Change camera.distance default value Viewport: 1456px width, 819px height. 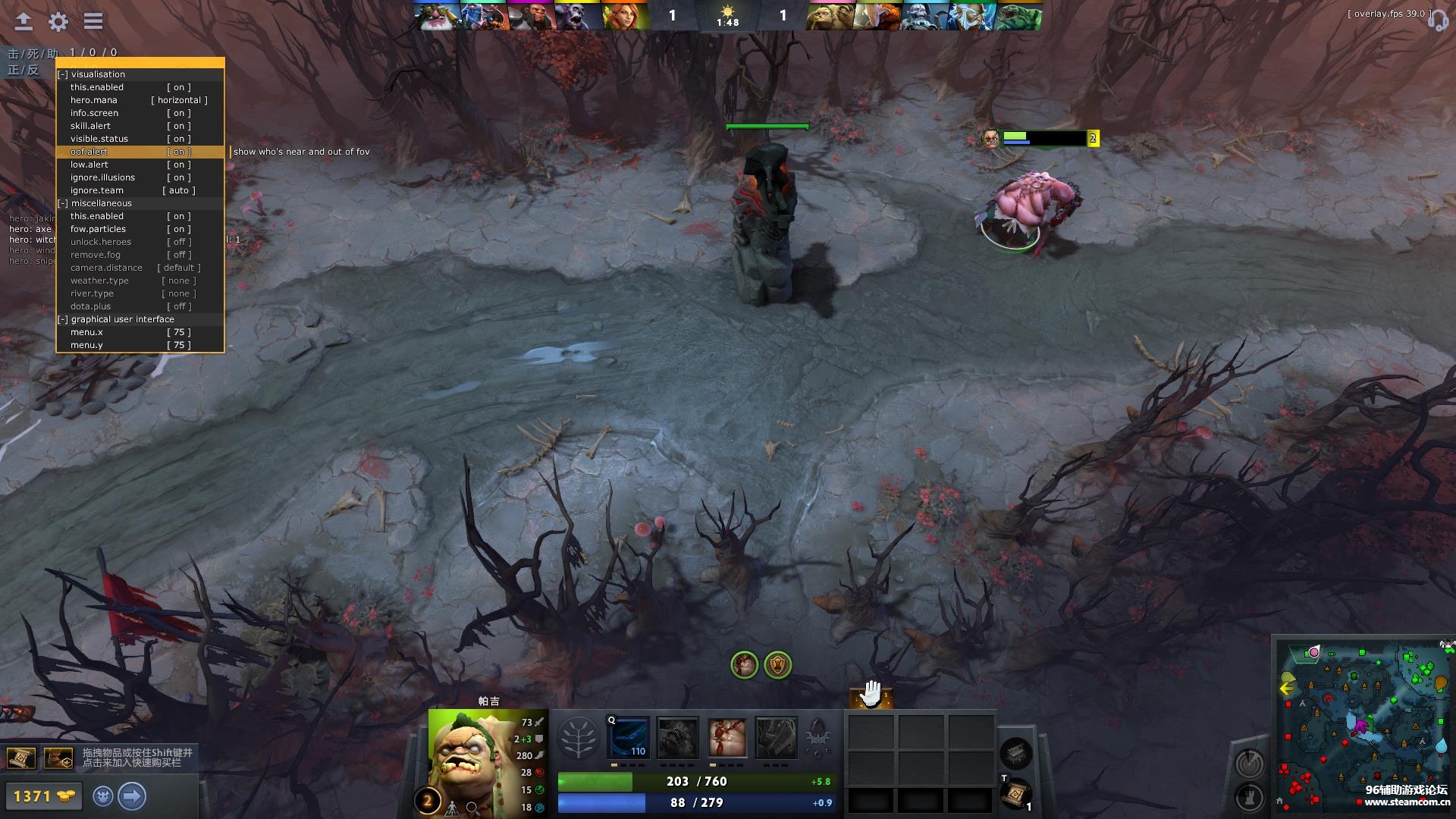[x=179, y=268]
